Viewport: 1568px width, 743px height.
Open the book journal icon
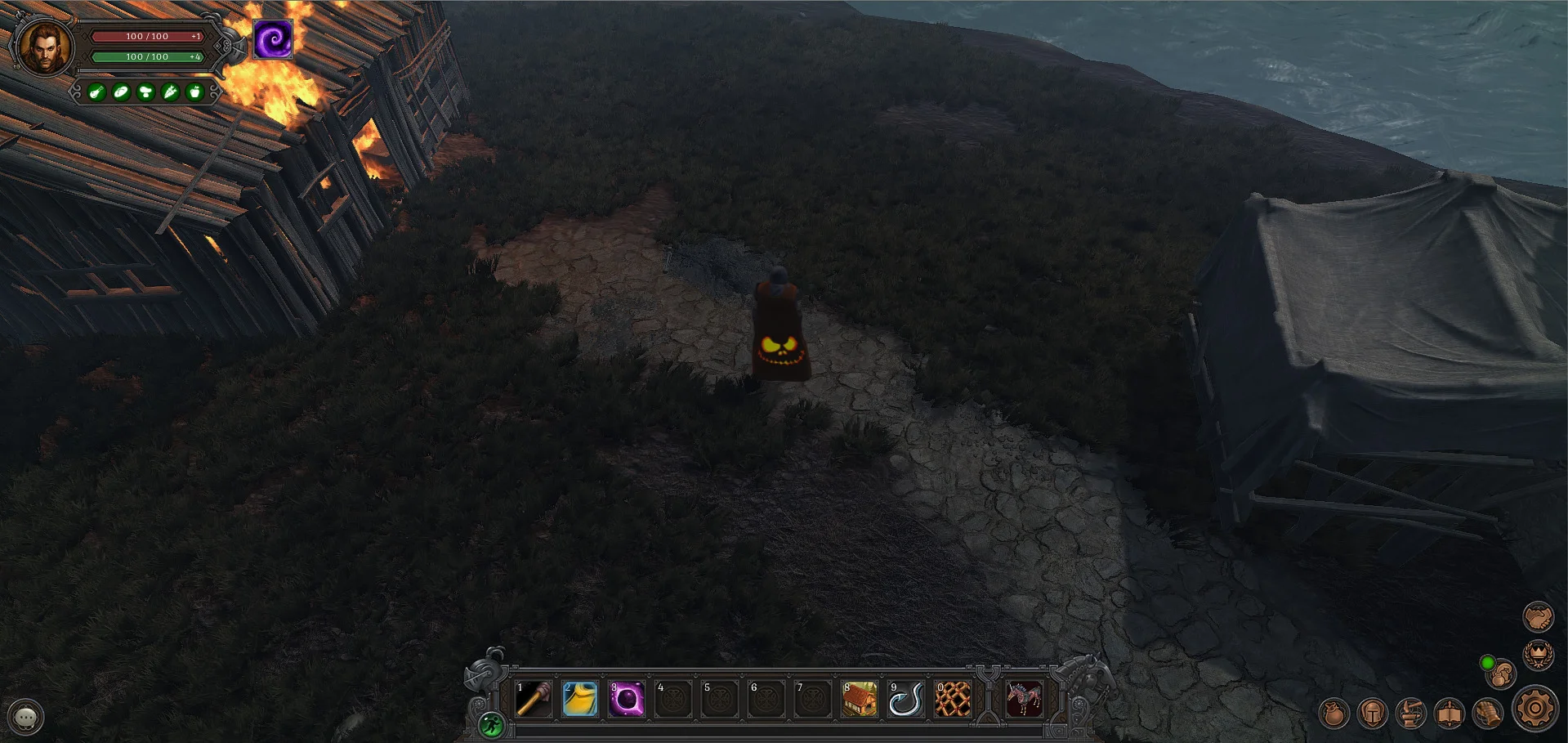[x=1450, y=714]
